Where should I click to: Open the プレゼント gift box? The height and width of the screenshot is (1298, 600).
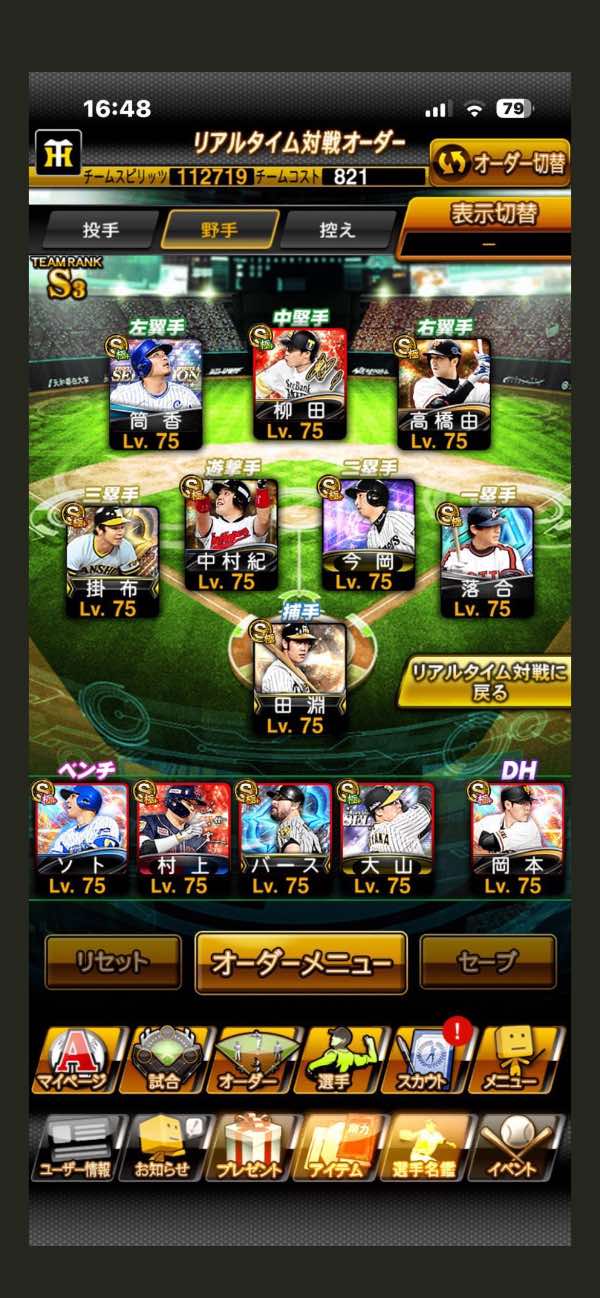click(x=253, y=1148)
